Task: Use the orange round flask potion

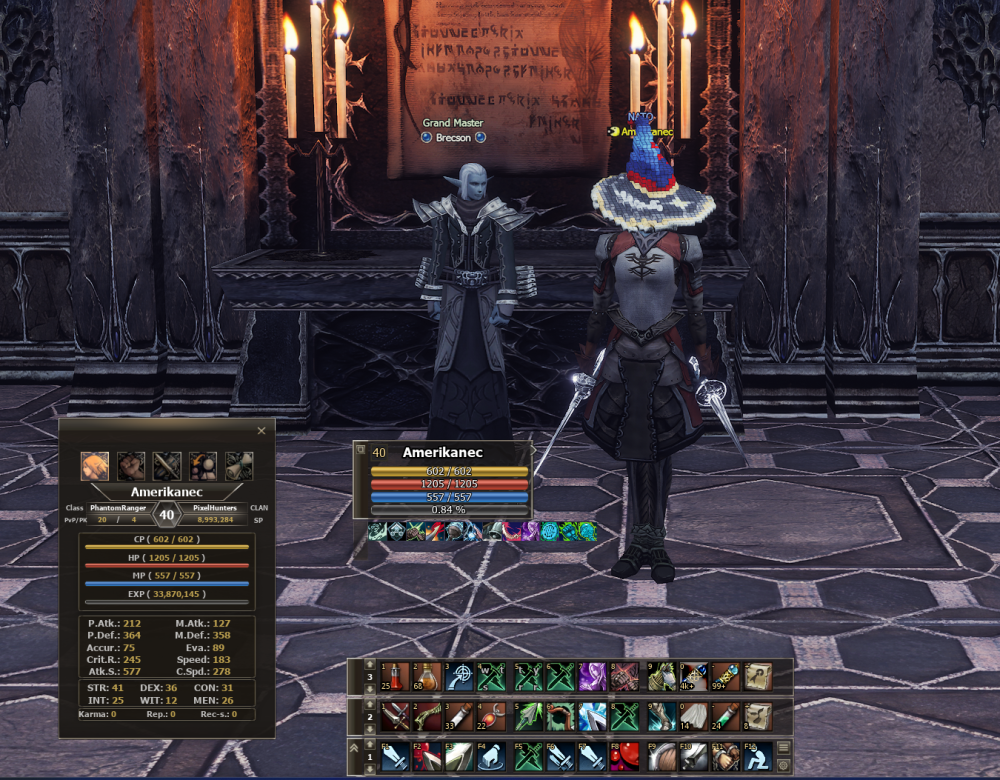Action: pos(427,676)
